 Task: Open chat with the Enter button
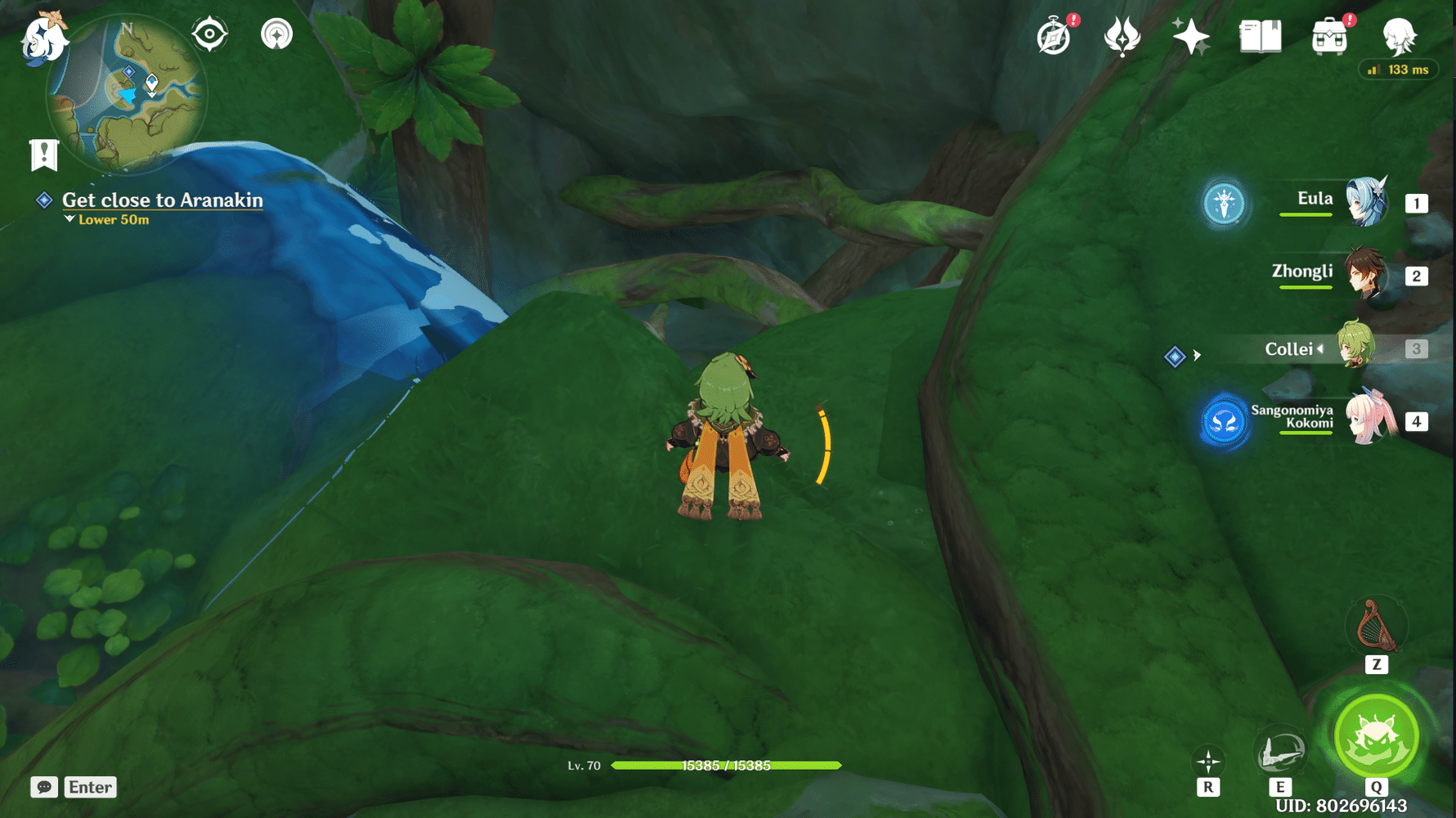pos(90,787)
